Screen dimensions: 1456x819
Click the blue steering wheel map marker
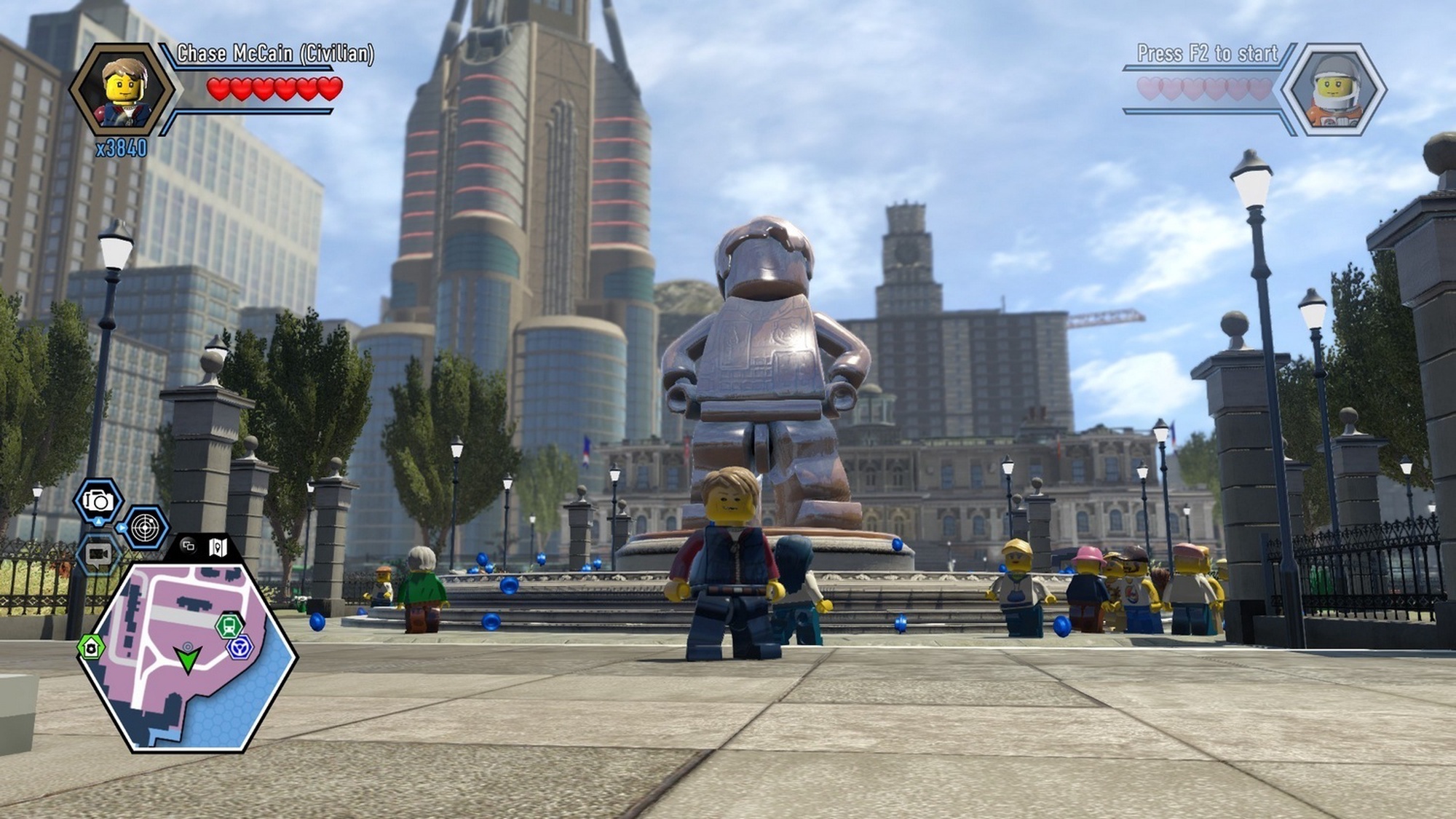240,646
